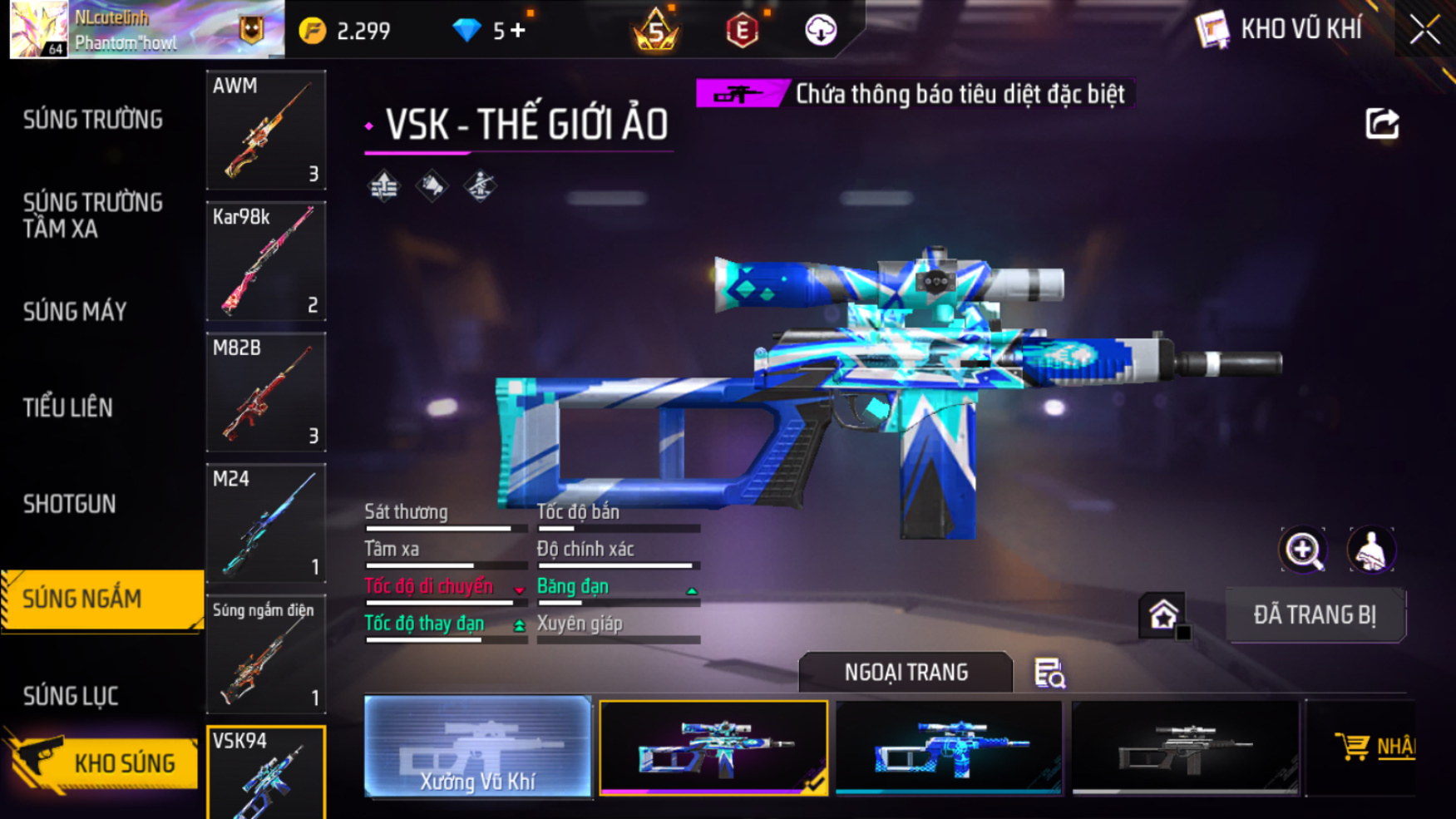Open the player profile avatar
Viewport: 1456px width, 819px height.
point(38,29)
